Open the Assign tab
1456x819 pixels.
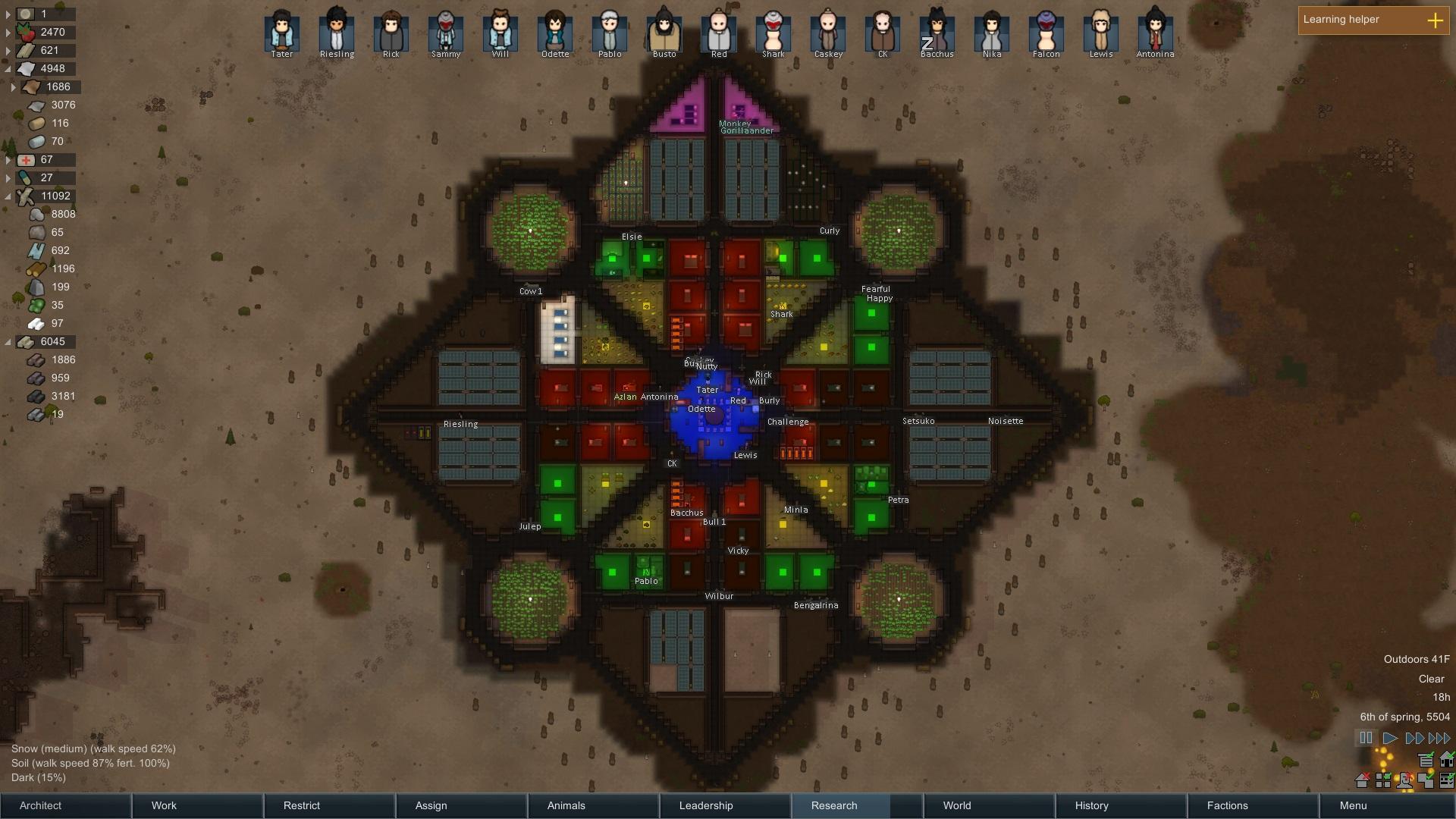(x=461, y=805)
